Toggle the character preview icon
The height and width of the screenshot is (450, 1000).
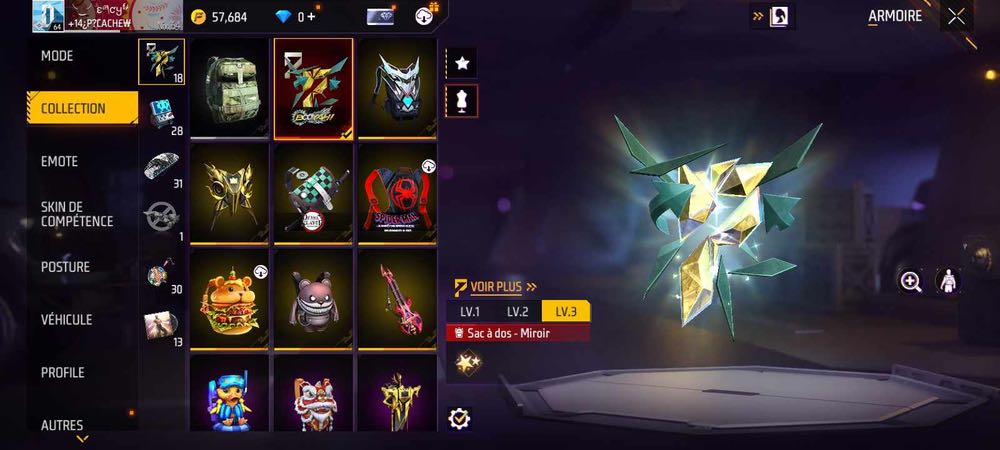tap(946, 282)
